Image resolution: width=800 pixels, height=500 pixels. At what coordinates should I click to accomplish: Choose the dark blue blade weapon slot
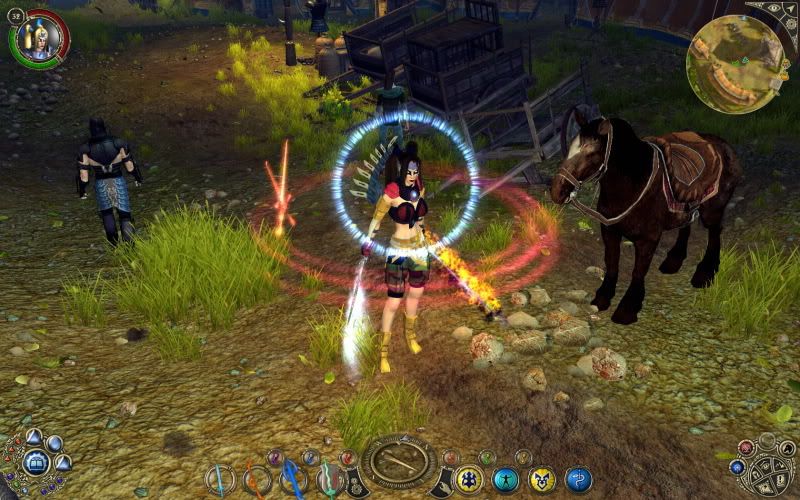coord(293,480)
